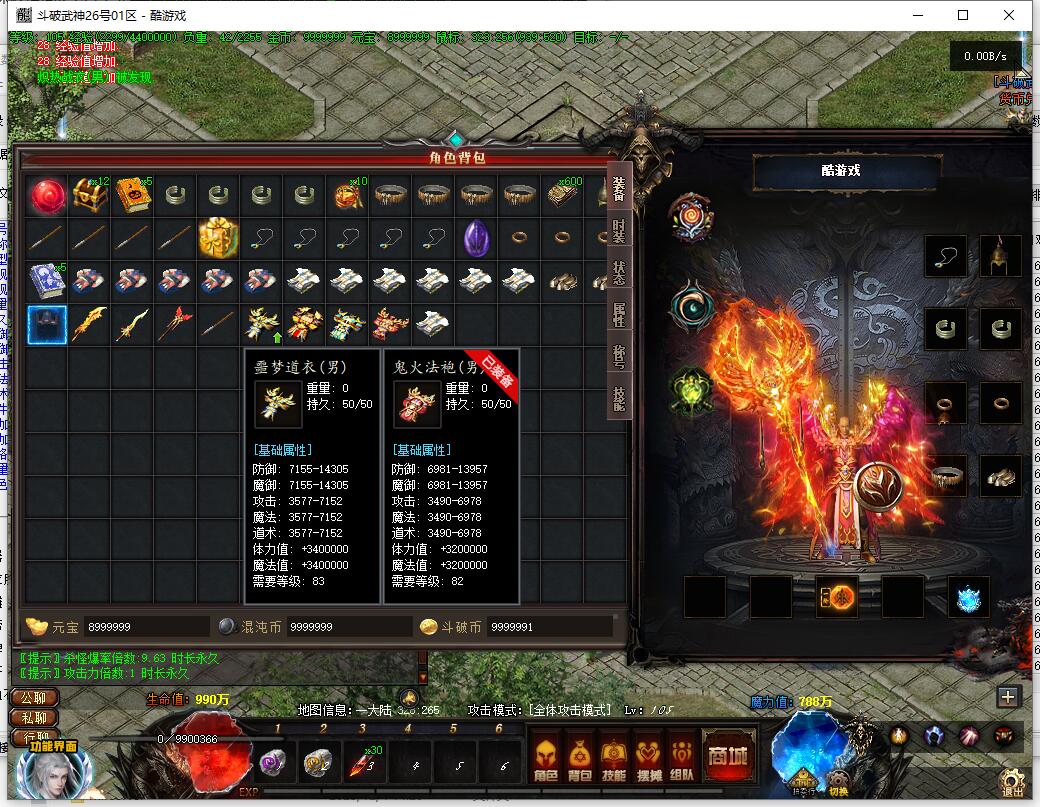The image size is (1040, 807).
Task: Pick the orange pumpkin book item
Action: coord(133,195)
